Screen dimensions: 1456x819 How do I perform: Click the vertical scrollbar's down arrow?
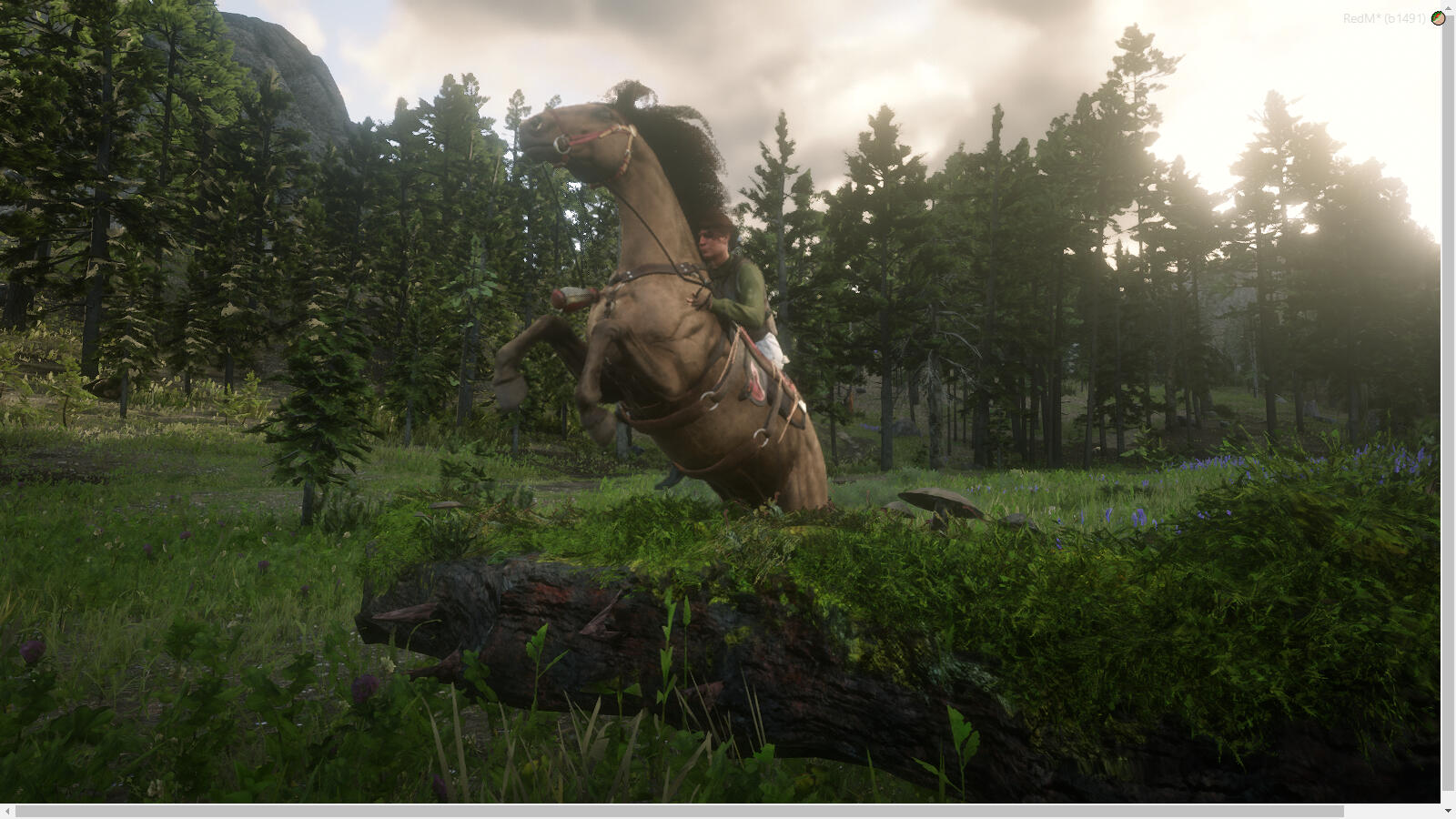(1448, 810)
